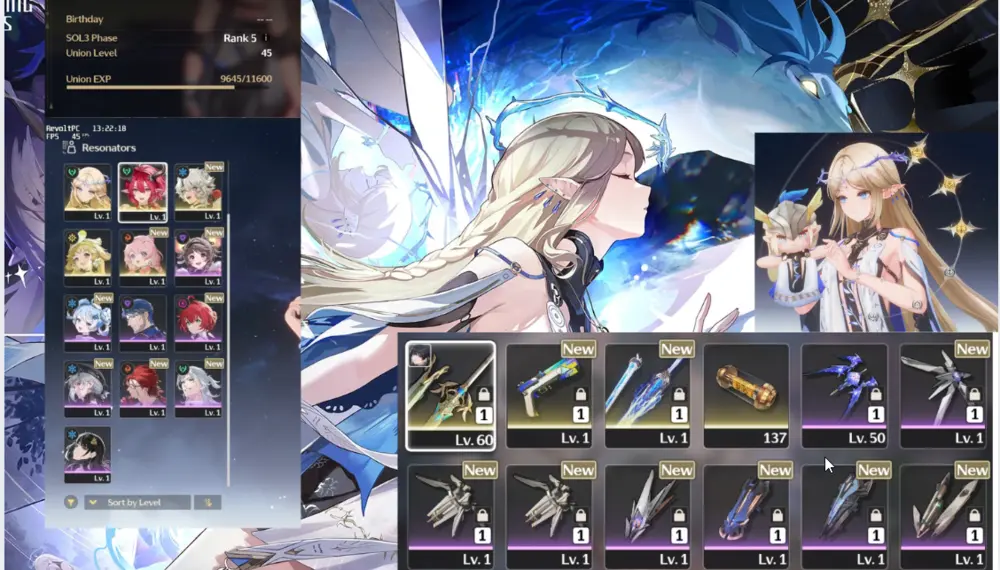
Task: Toggle the sort order arrow button
Action: [209, 502]
